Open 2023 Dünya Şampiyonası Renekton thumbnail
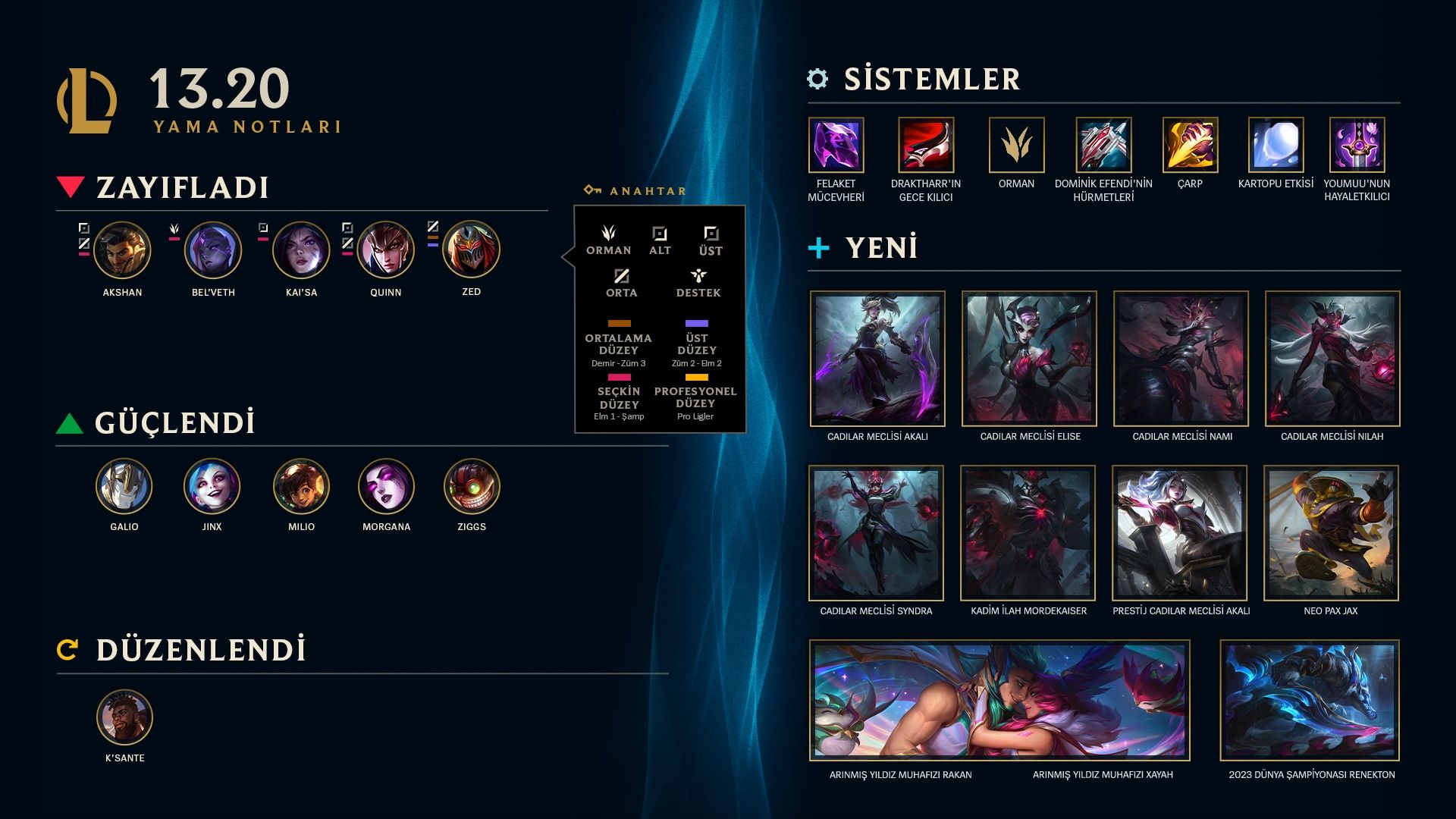The height and width of the screenshot is (819, 1456). coord(1310,700)
